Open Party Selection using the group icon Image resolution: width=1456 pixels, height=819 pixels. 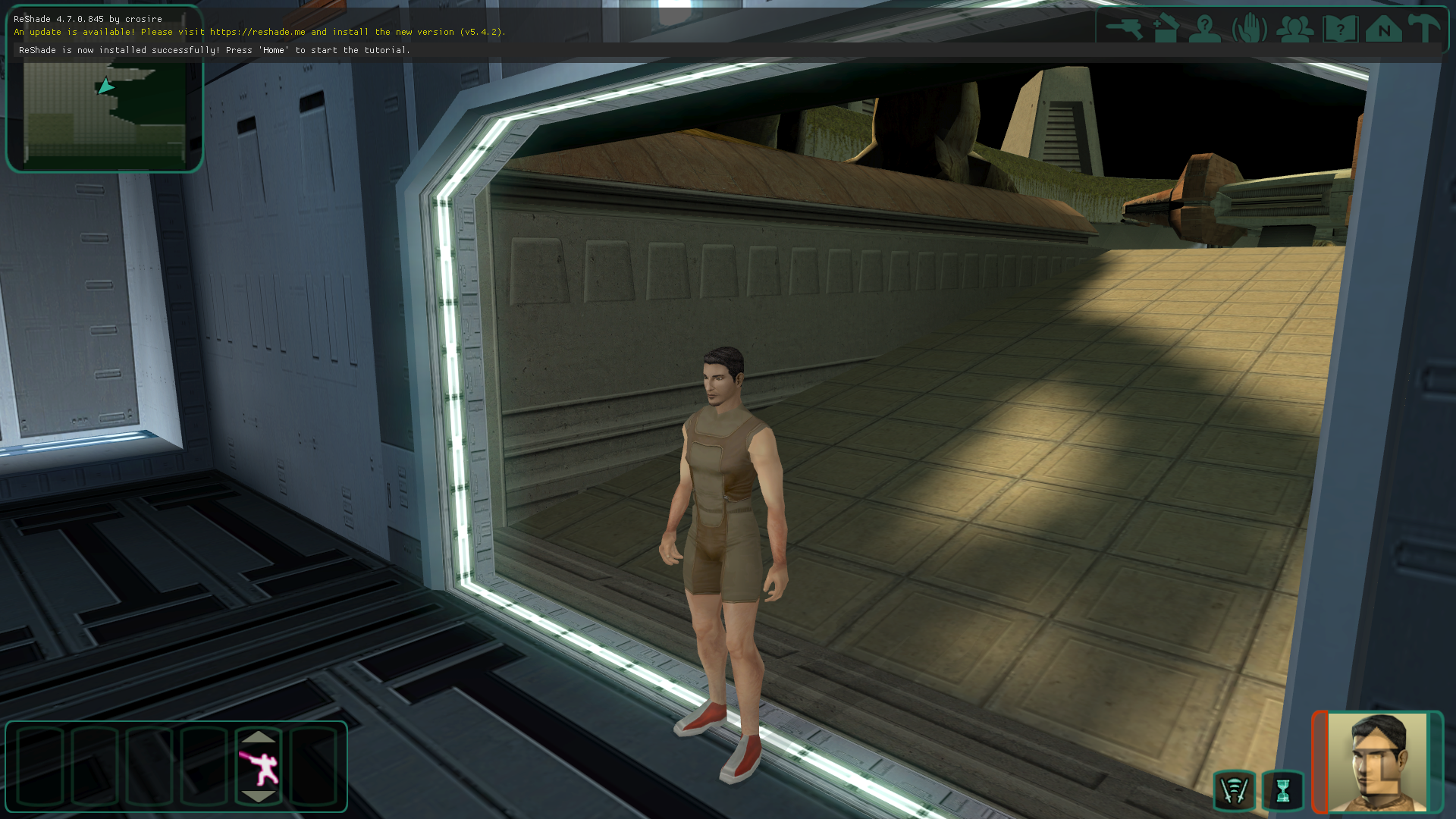coord(1295,29)
